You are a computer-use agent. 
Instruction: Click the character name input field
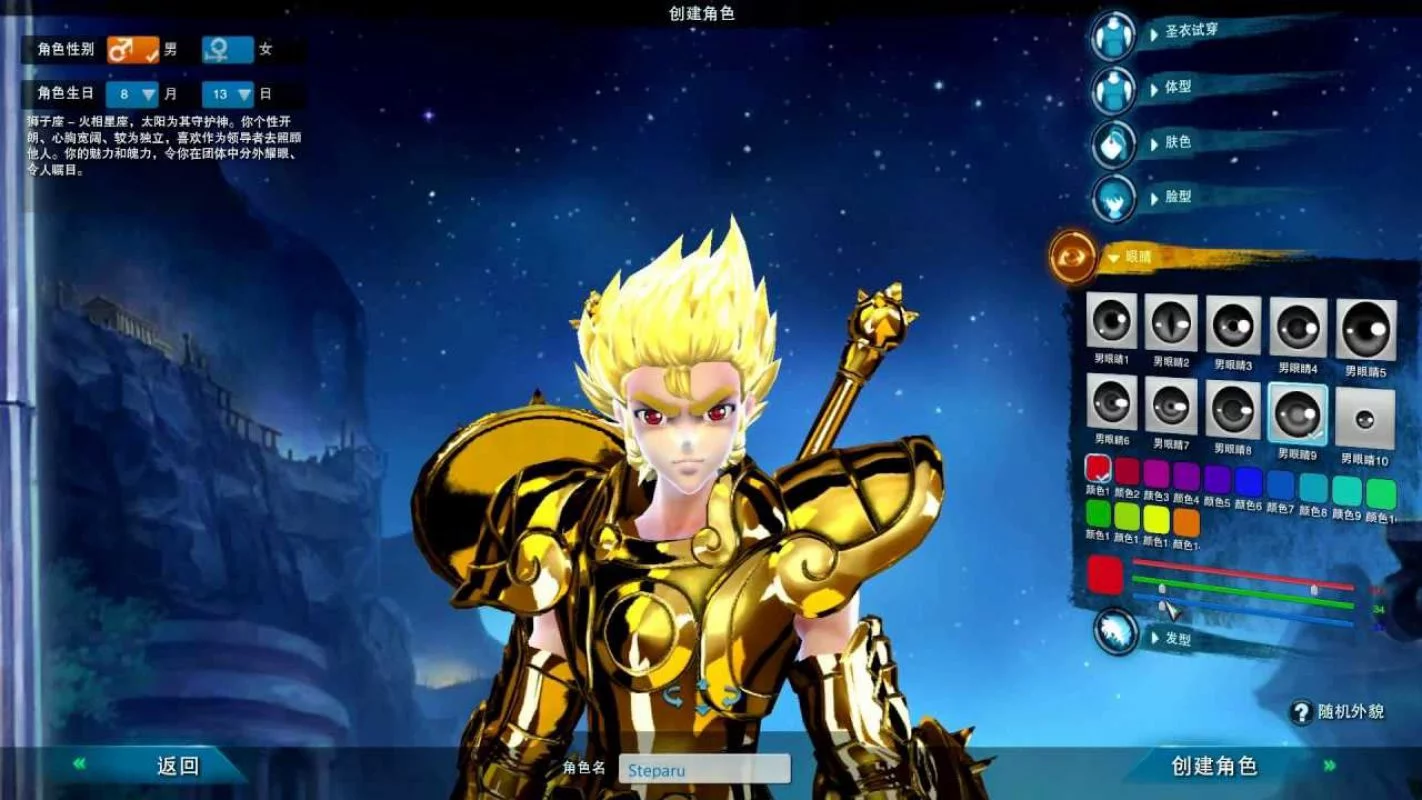(704, 769)
